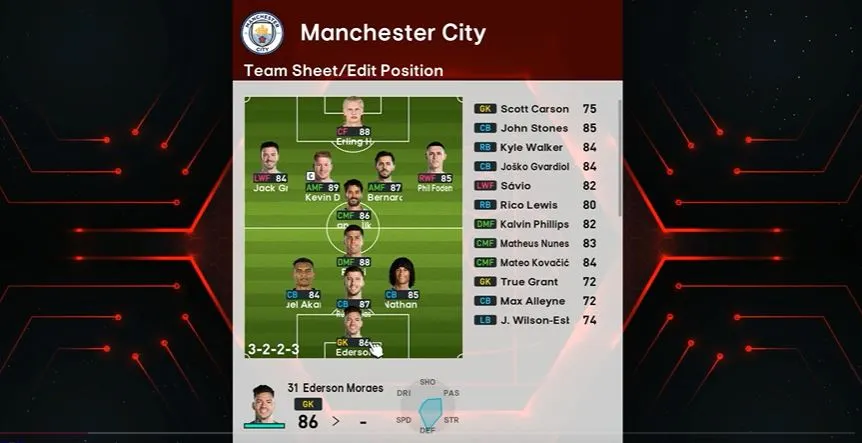The image size is (862, 443).
Task: Choose substitute Scott Carson from the list
Action: (x=535, y=109)
